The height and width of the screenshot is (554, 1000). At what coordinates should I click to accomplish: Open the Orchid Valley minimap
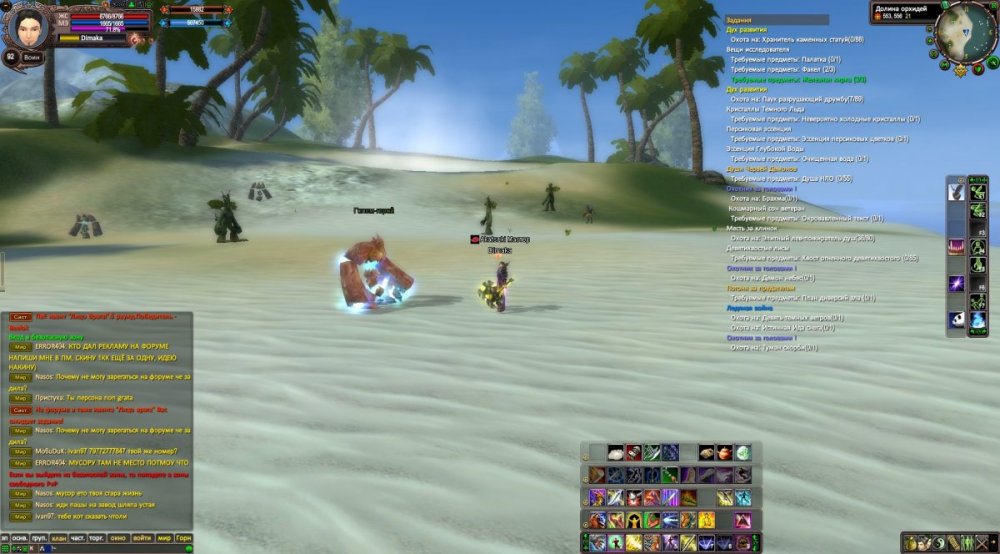click(x=965, y=32)
